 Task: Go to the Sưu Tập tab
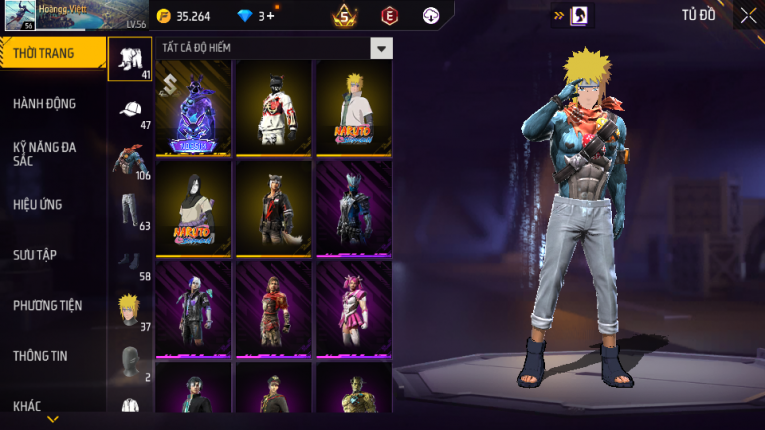tap(35, 255)
